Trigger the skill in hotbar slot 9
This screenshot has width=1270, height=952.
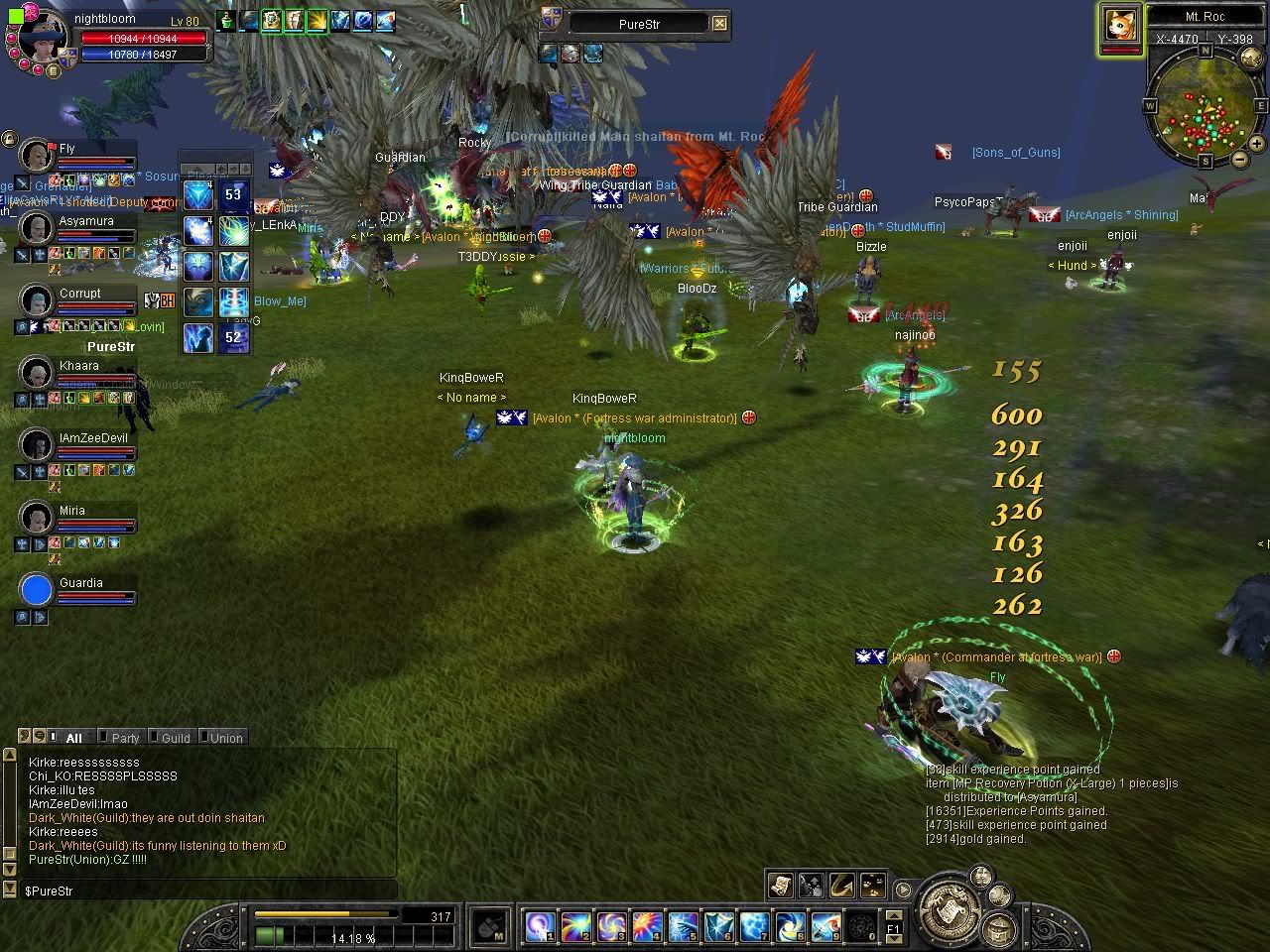pos(825,928)
